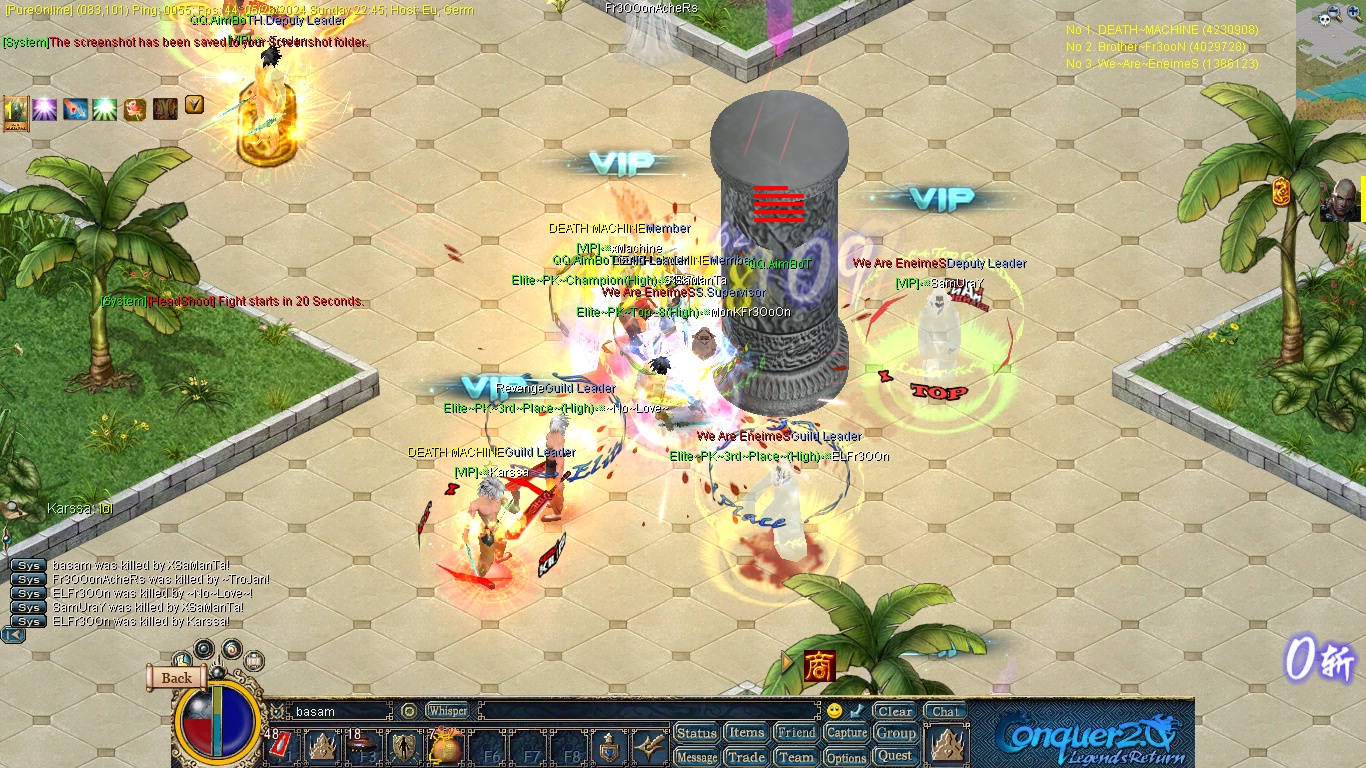Image resolution: width=1366 pixels, height=768 pixels.
Task: Zoom in the minimap
Action: point(1353,12)
